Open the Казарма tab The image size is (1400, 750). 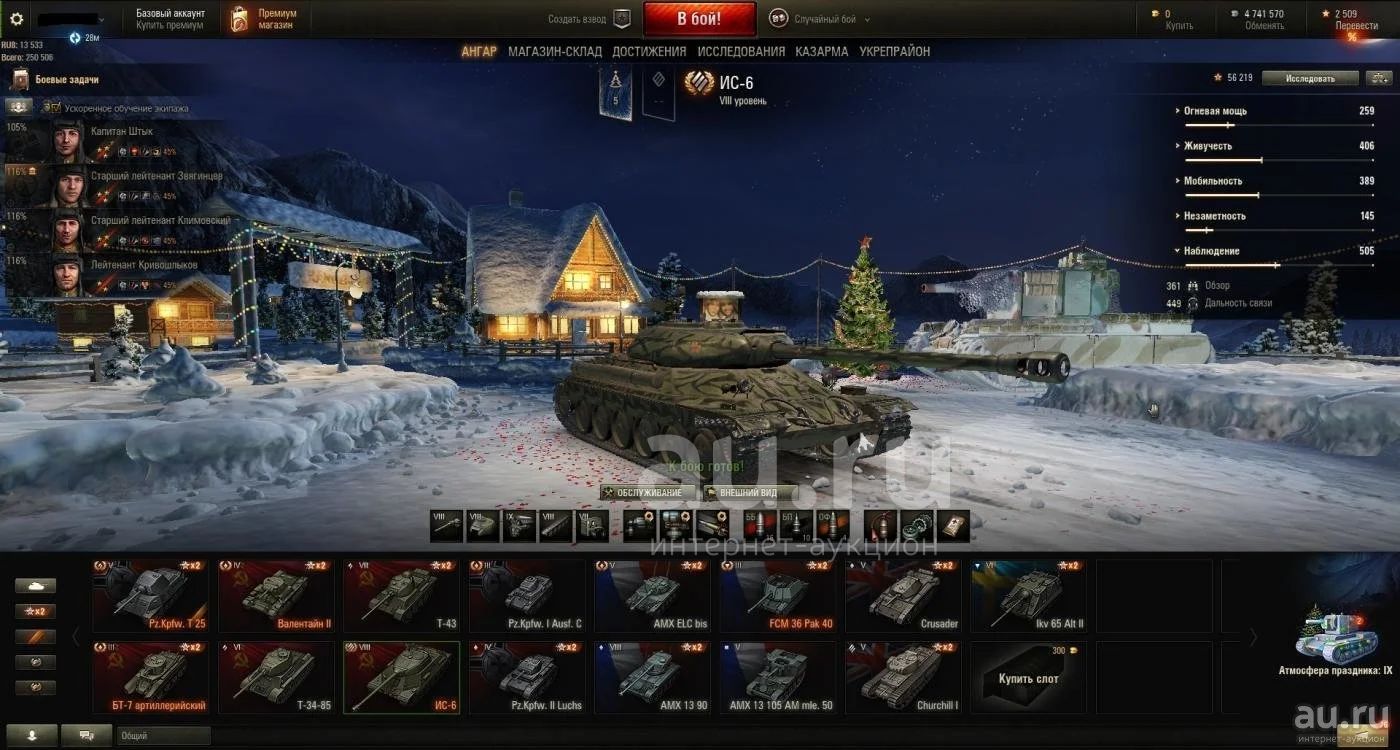(821, 51)
